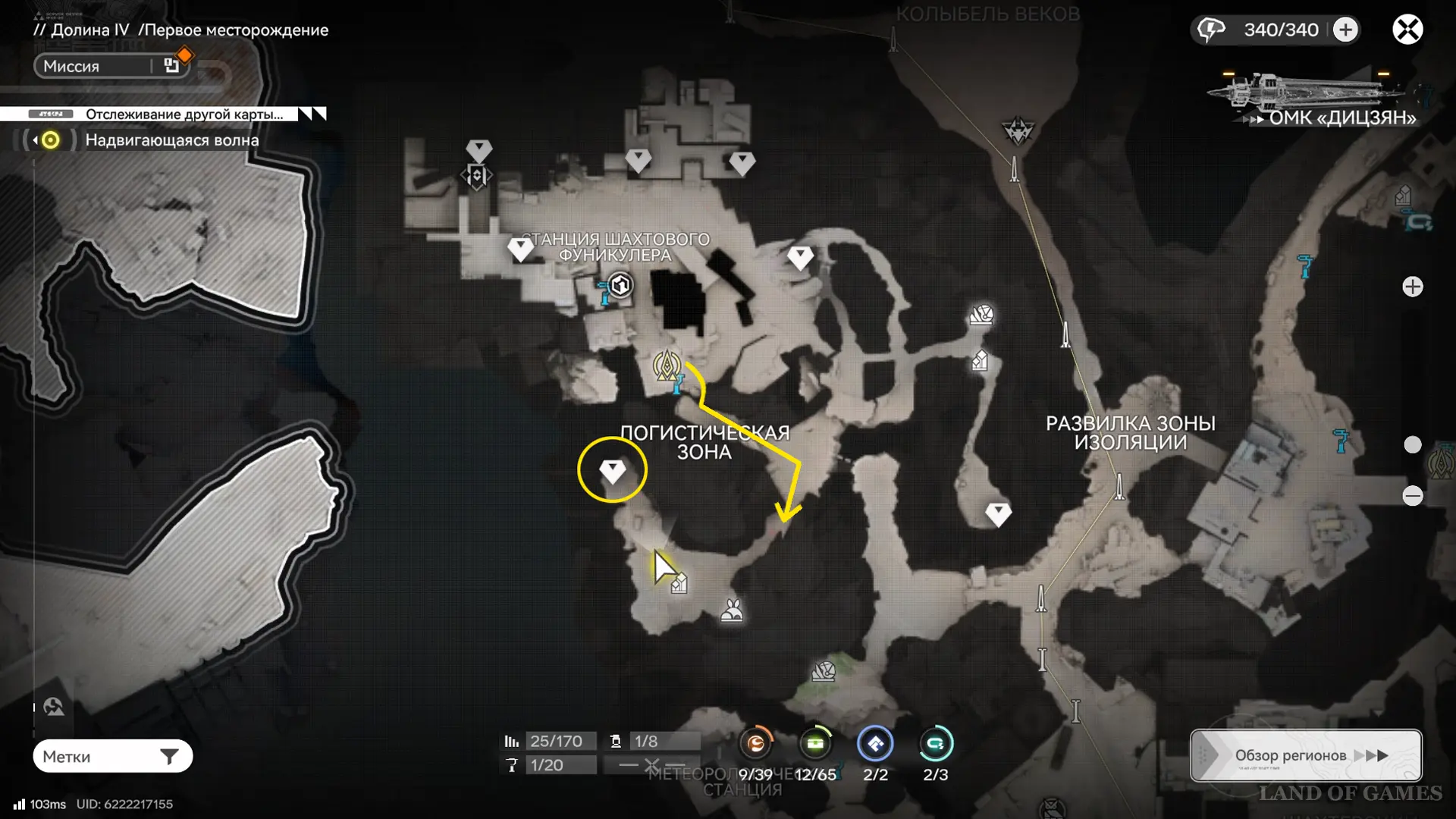Screen dimensions: 1456x819
Task: Zoom in the map
Action: pos(1412,287)
